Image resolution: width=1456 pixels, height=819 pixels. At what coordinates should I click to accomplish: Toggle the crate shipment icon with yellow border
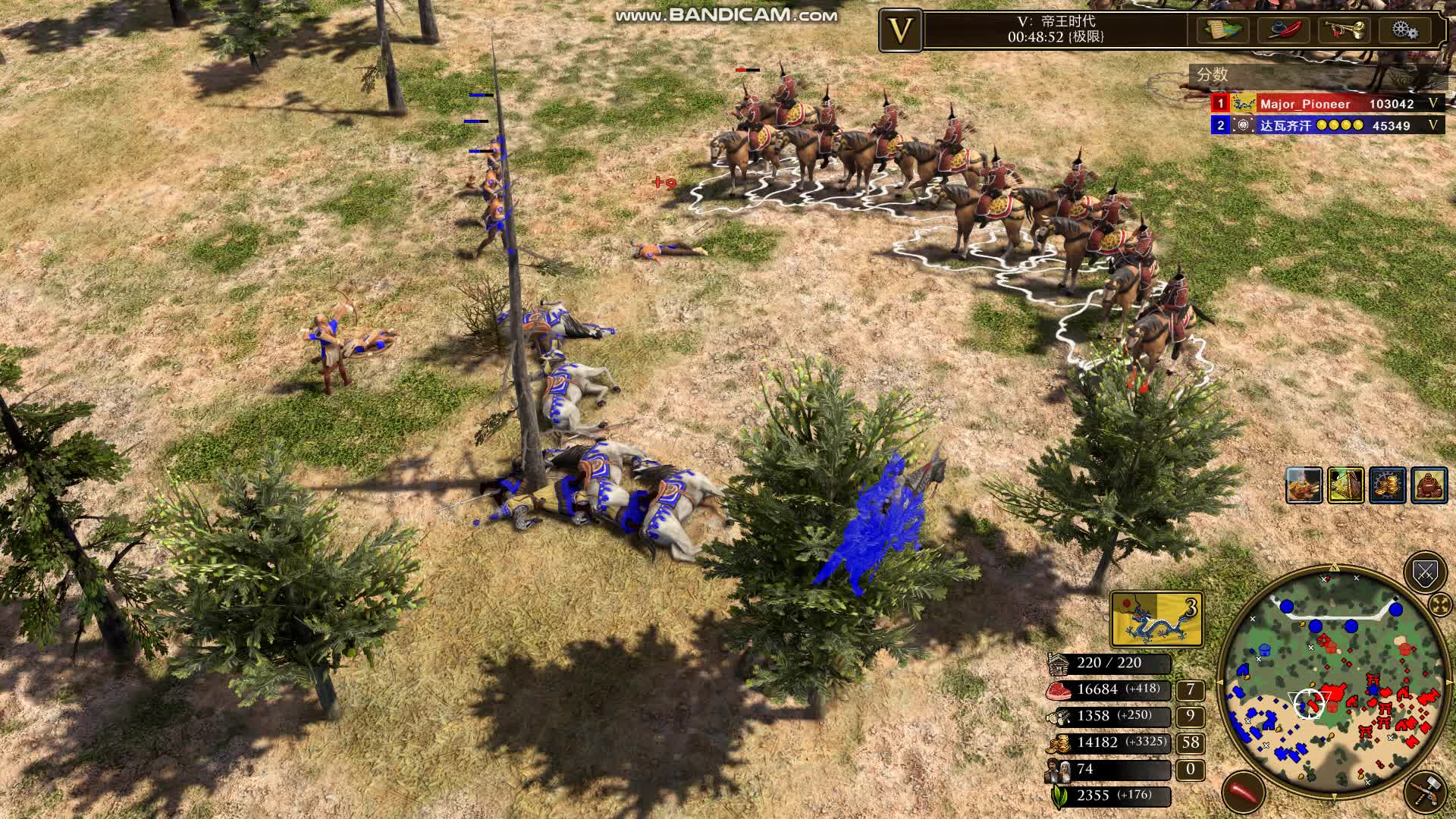pos(1346,486)
